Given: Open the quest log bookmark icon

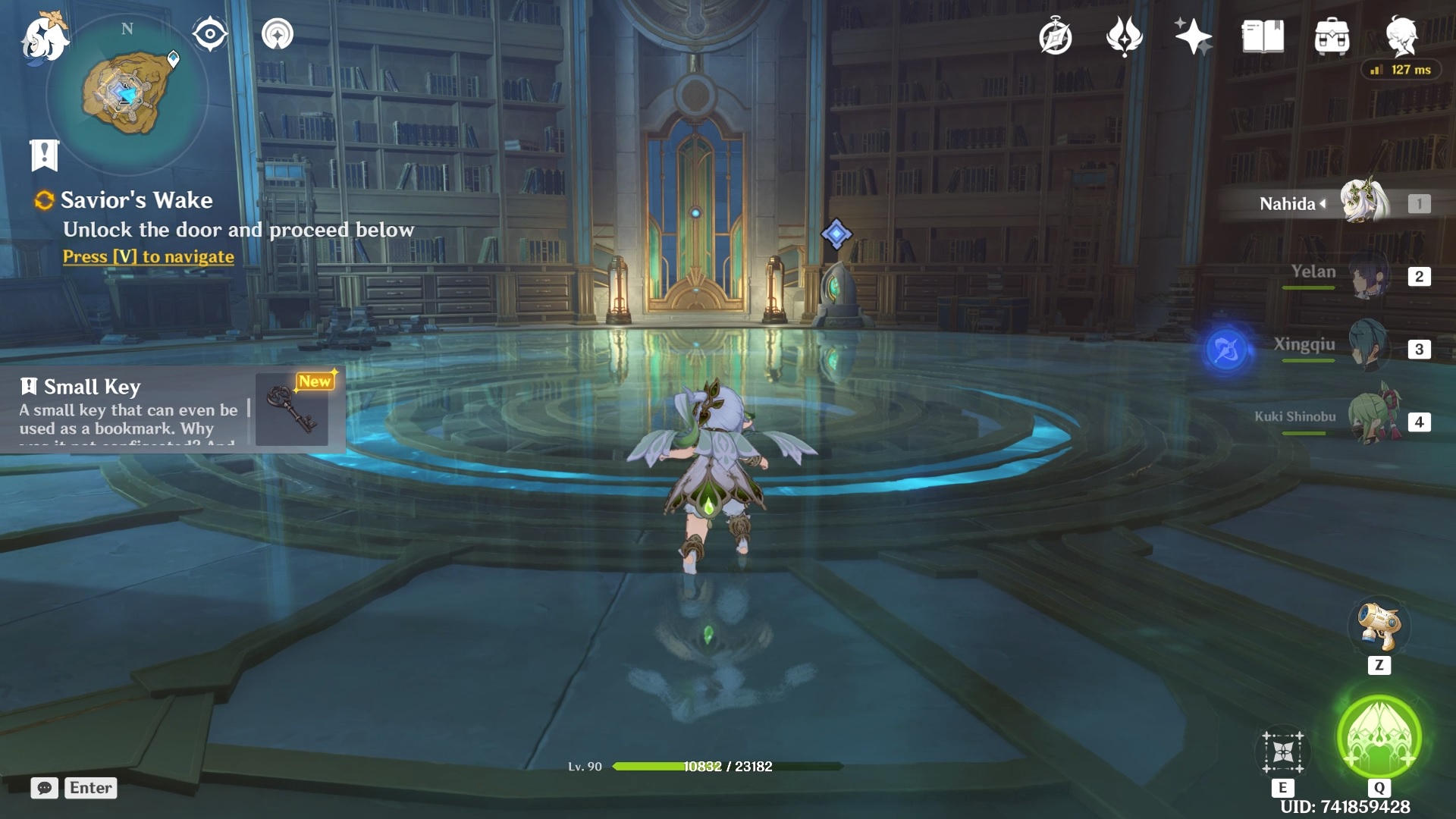Looking at the screenshot, I should coord(44,155).
